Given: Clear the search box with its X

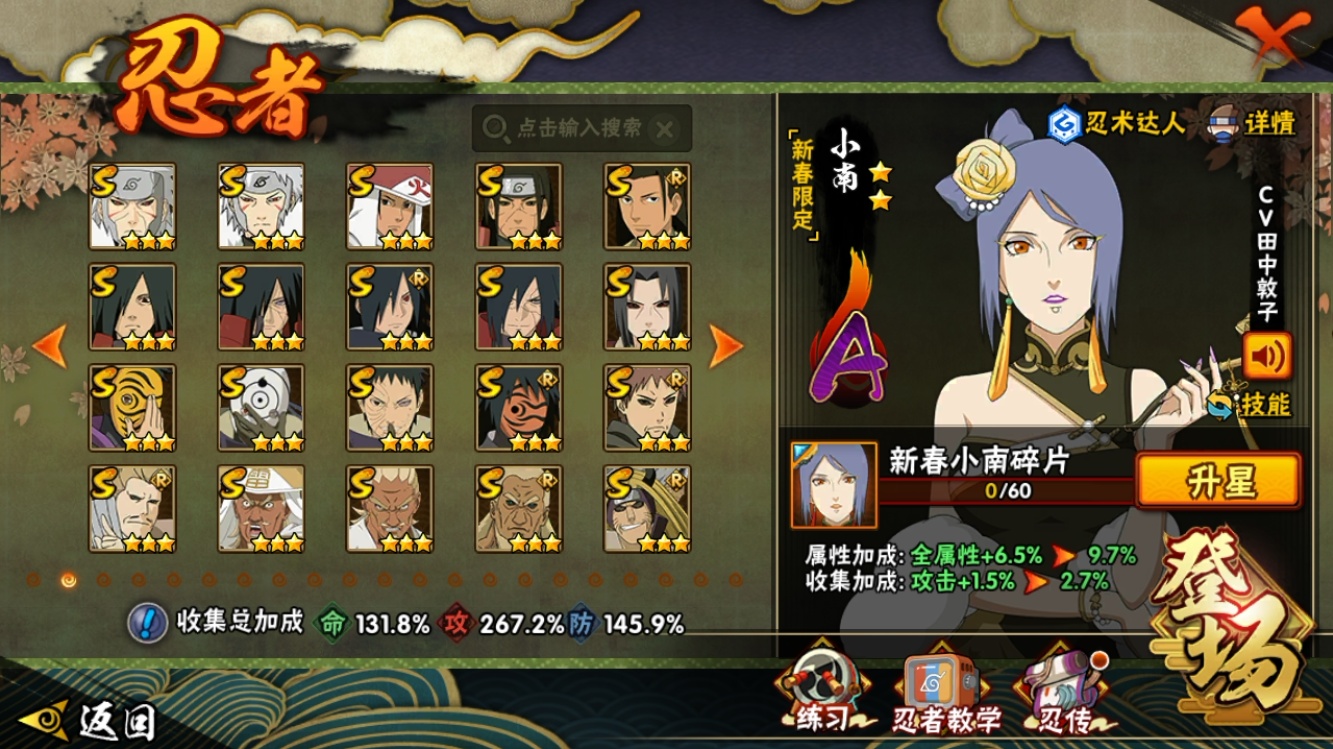Looking at the screenshot, I should 665,128.
